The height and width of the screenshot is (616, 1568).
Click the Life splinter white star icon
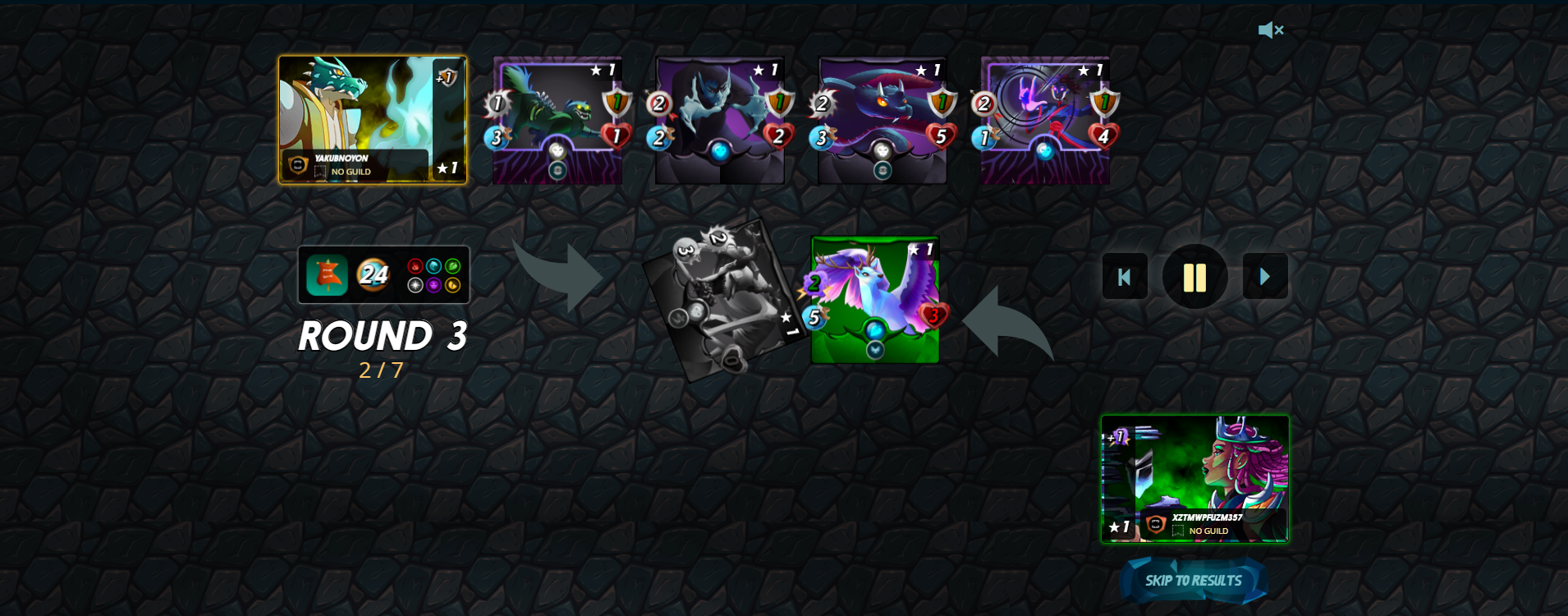415,285
